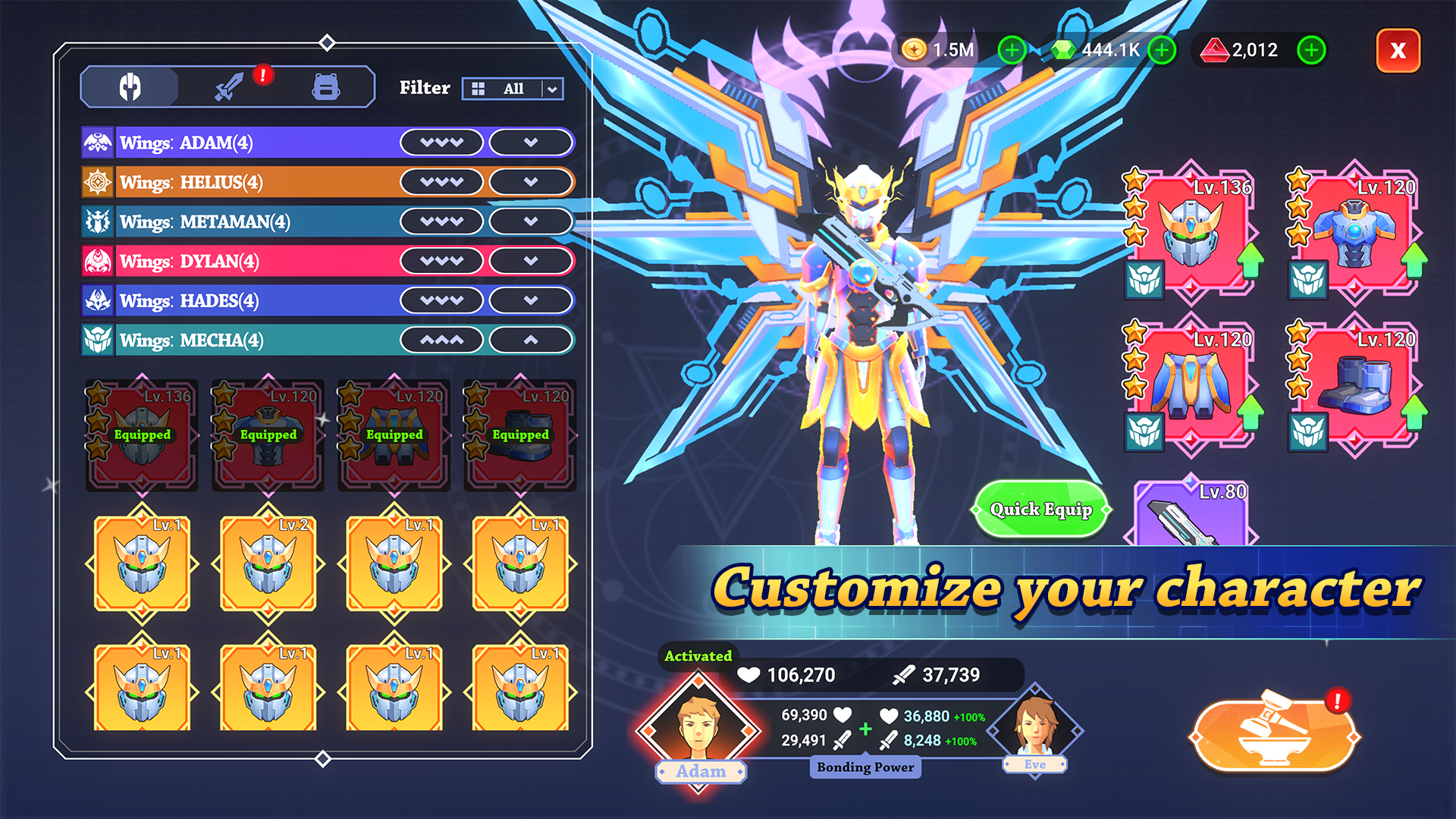Expand the Wings: METAMAN(4) set row

pyautogui.click(x=530, y=221)
